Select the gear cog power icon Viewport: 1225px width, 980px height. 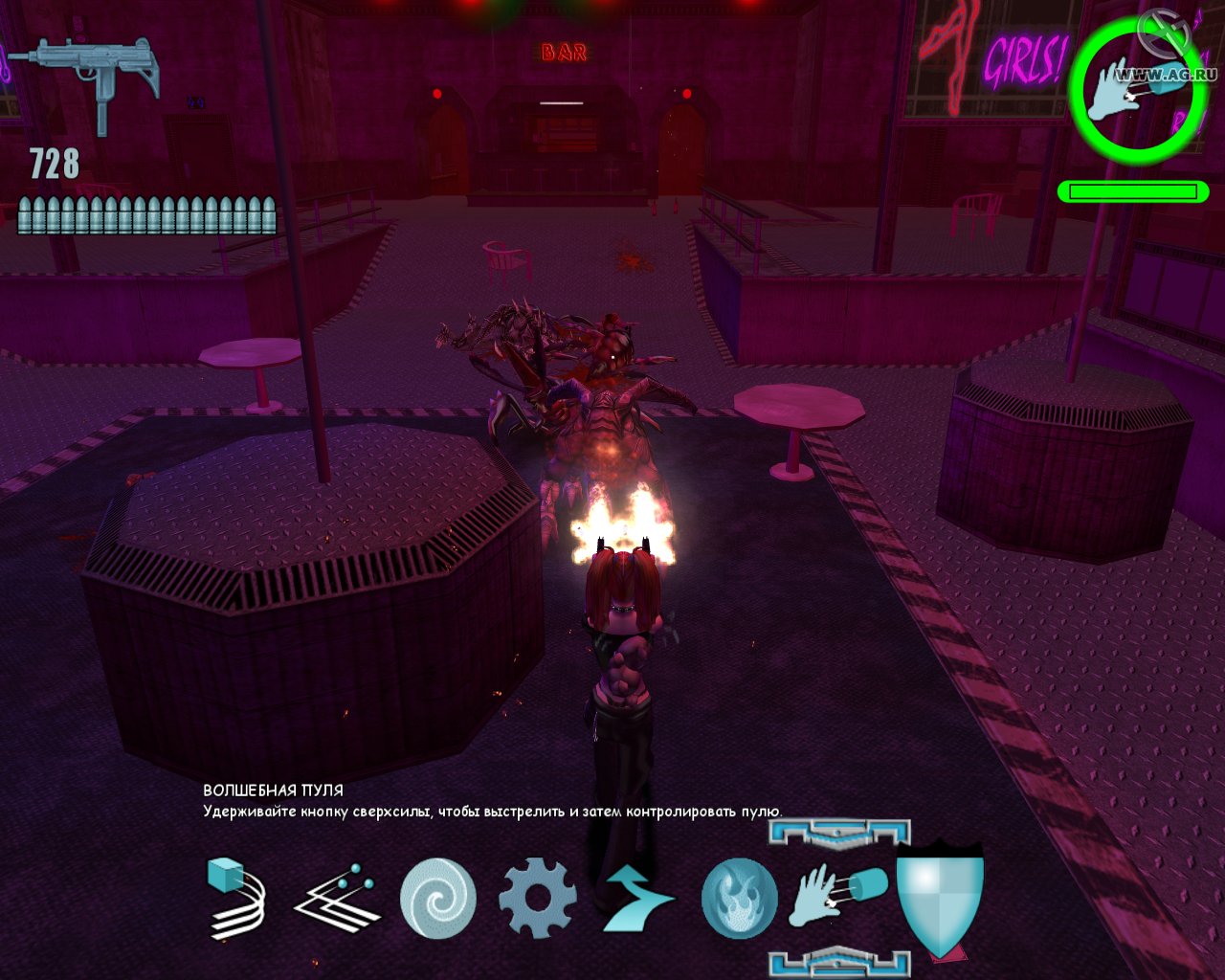click(x=538, y=898)
